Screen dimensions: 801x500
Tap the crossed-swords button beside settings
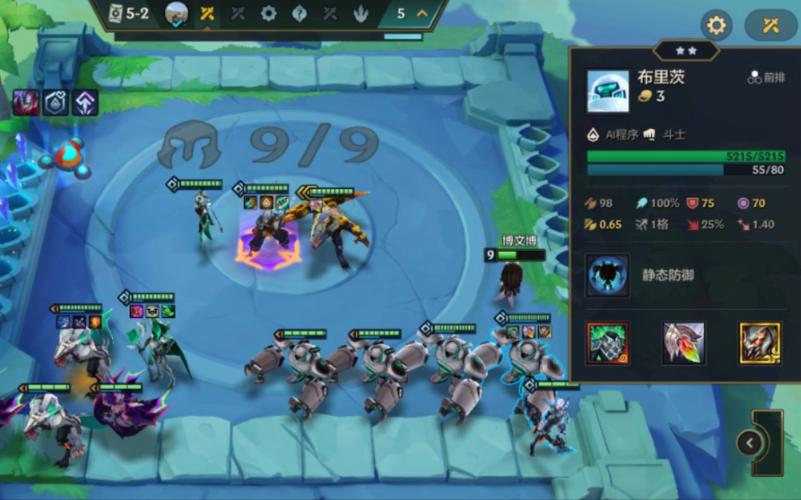[x=770, y=25]
